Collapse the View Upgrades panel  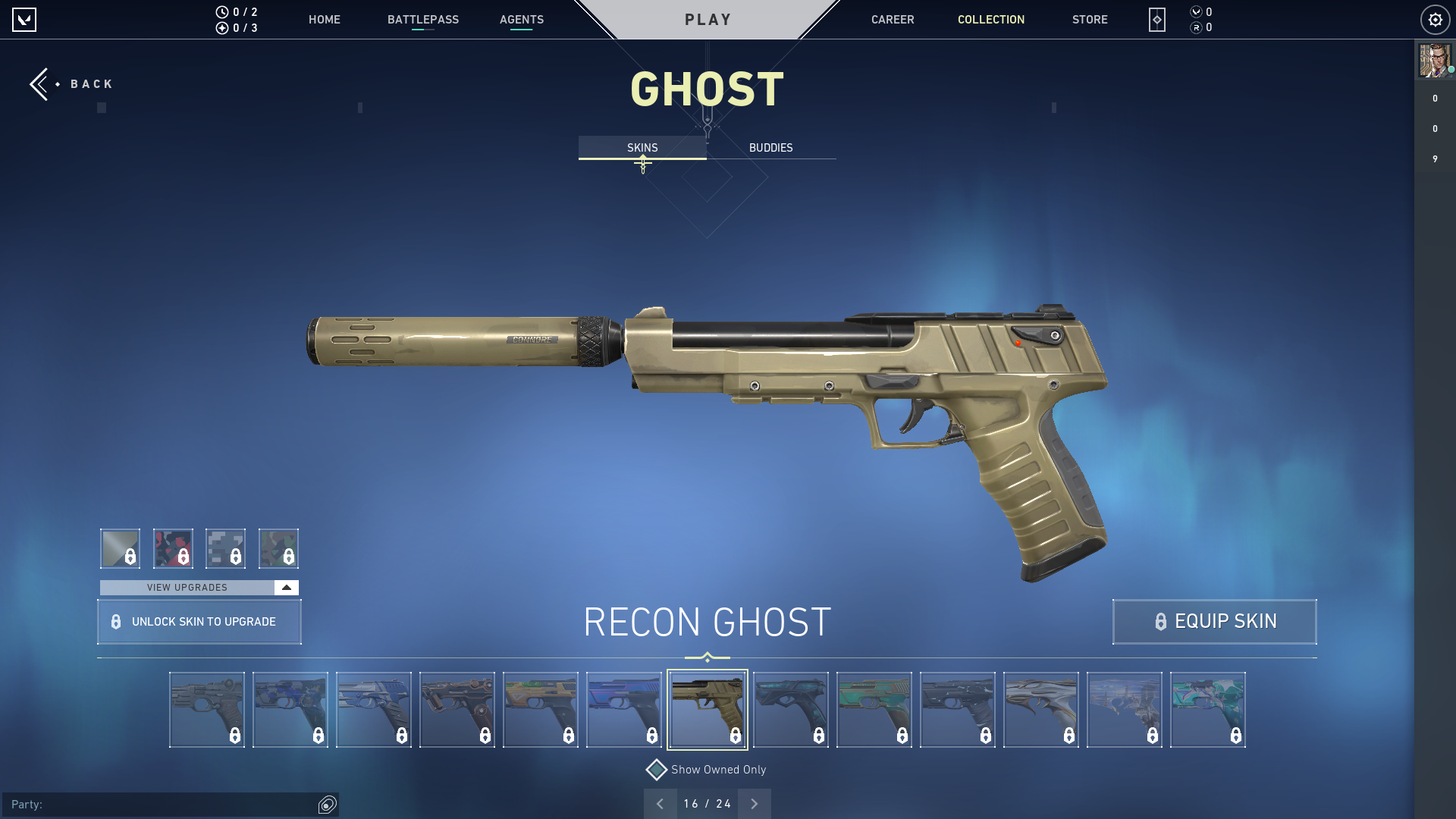pos(285,587)
